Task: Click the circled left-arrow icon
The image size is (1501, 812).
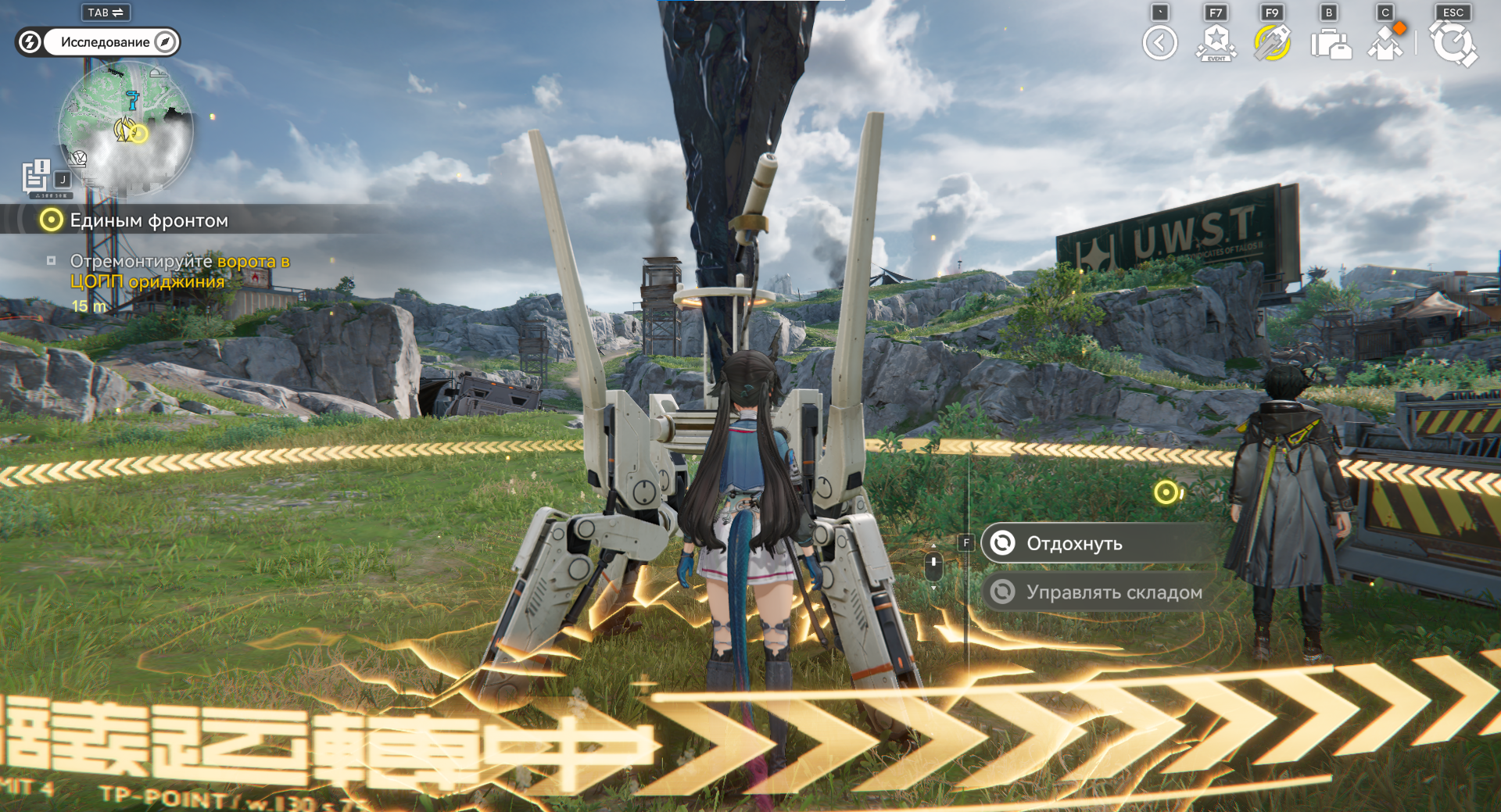Action: (1159, 43)
